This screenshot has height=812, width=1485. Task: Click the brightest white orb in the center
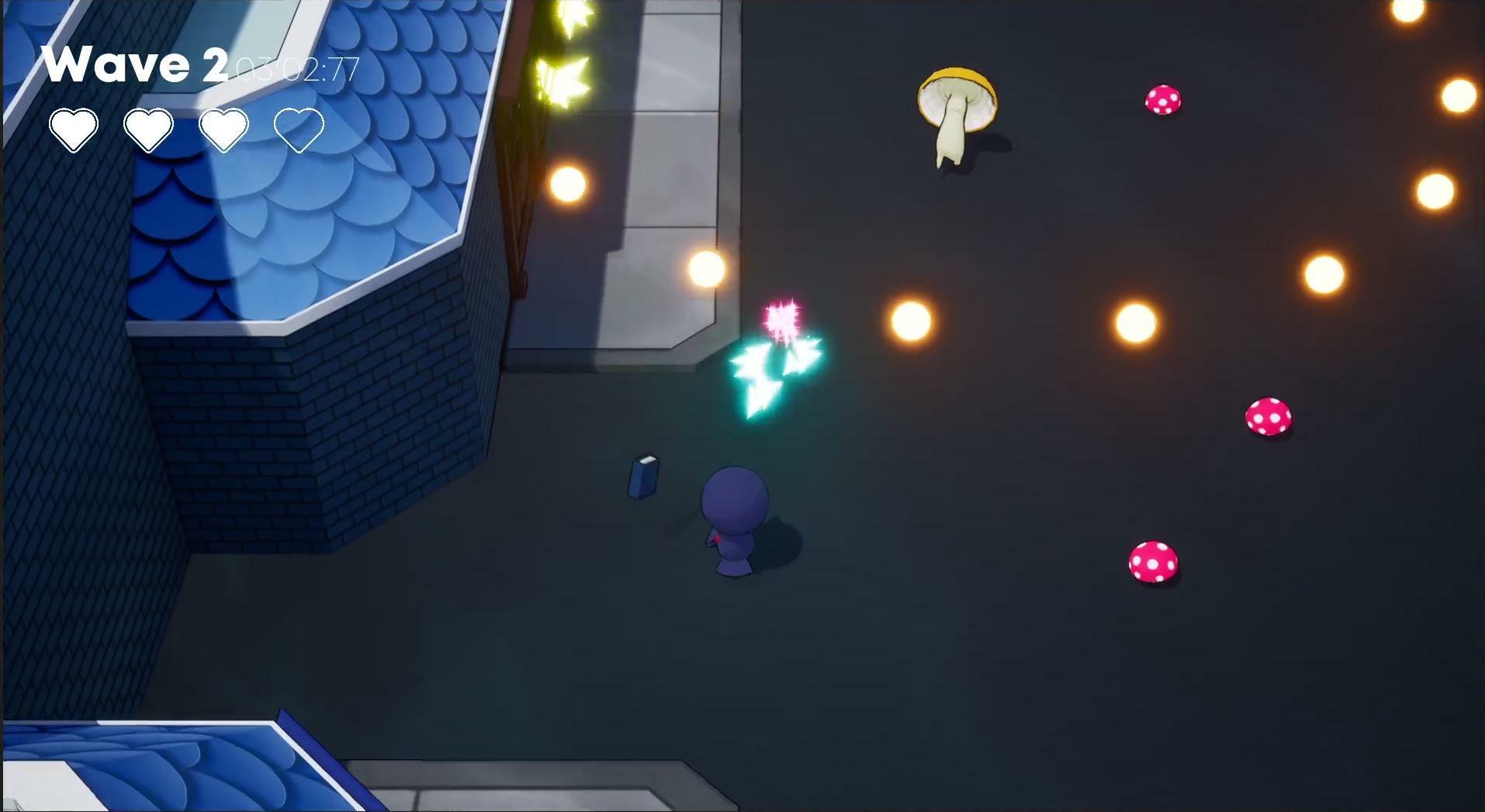tap(909, 320)
